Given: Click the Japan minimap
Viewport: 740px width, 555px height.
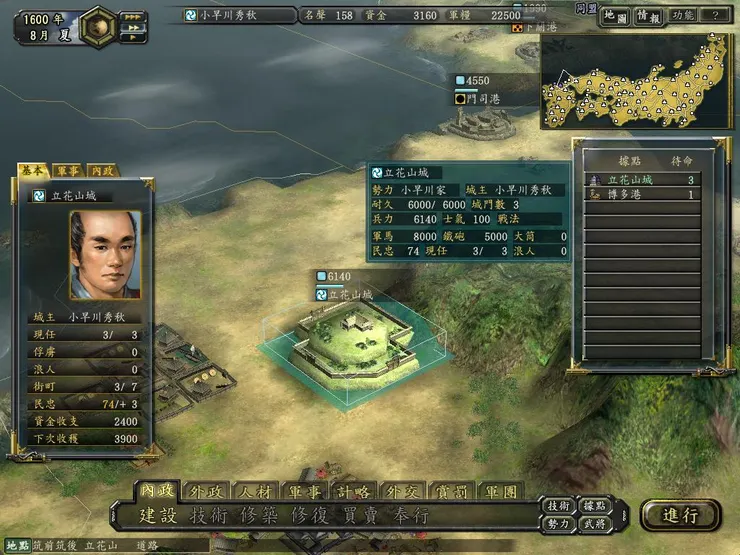Looking at the screenshot, I should (637, 88).
